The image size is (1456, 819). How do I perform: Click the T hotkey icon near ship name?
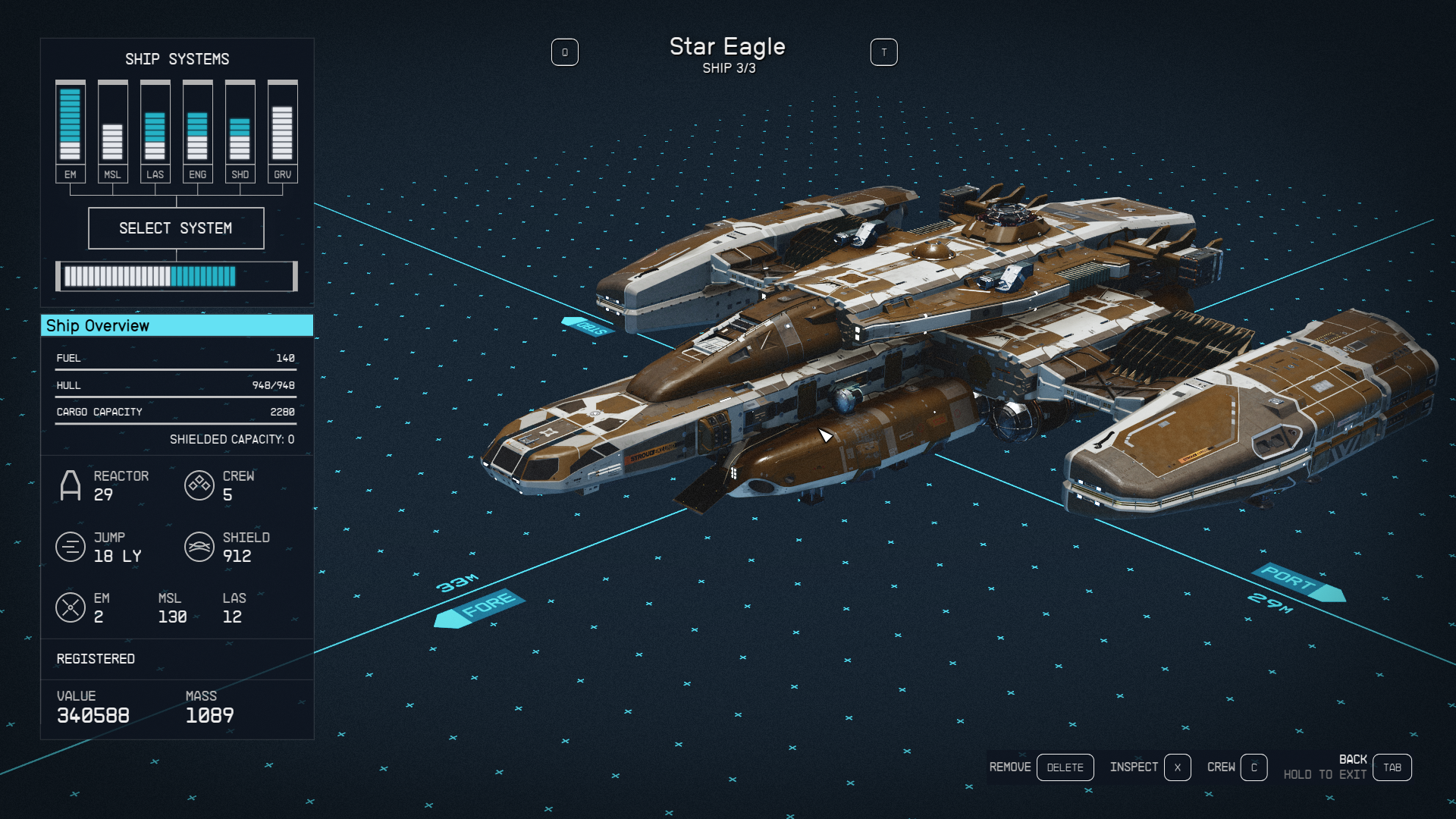(884, 52)
